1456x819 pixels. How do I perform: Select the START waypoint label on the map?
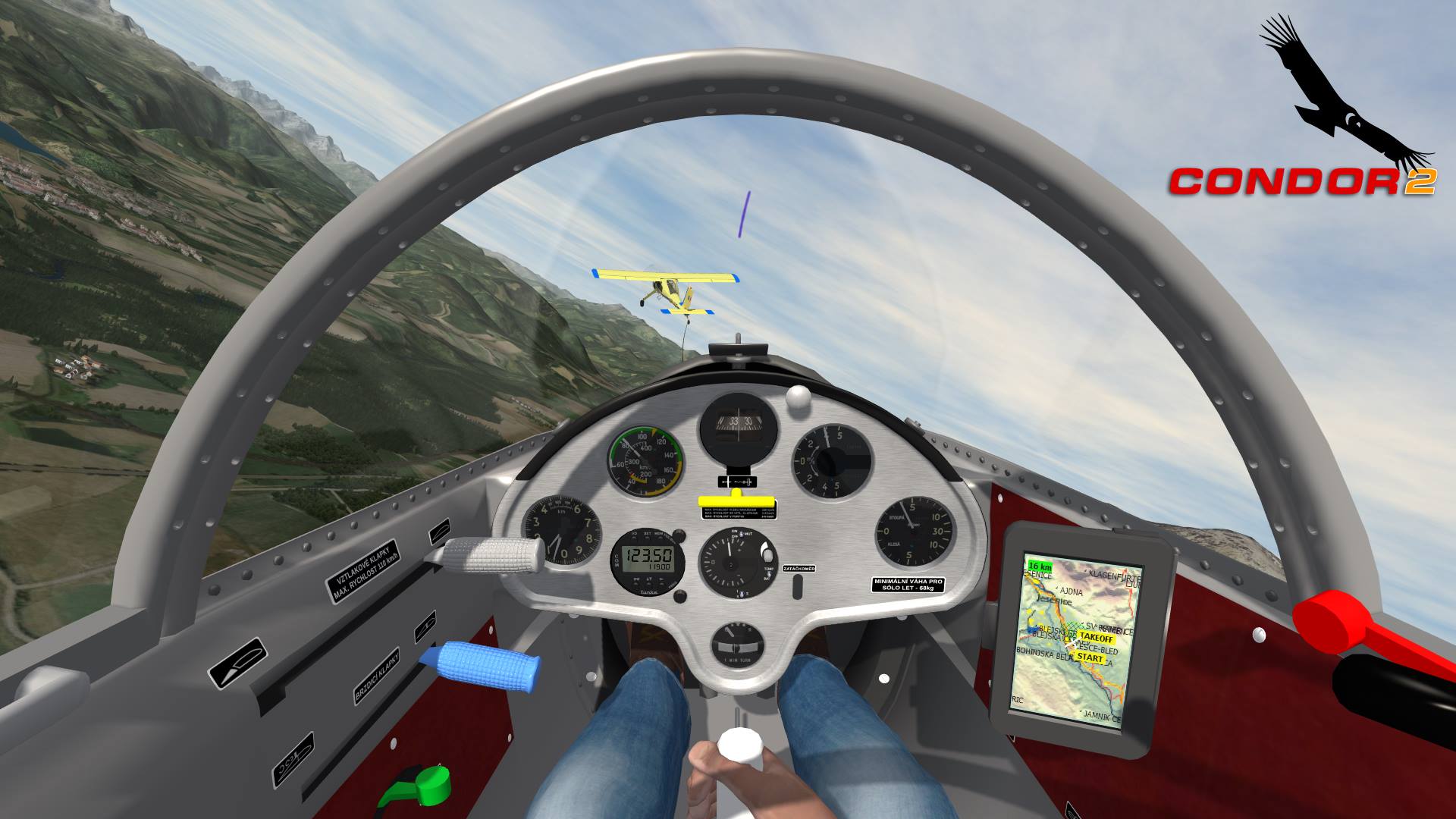pos(1090,658)
